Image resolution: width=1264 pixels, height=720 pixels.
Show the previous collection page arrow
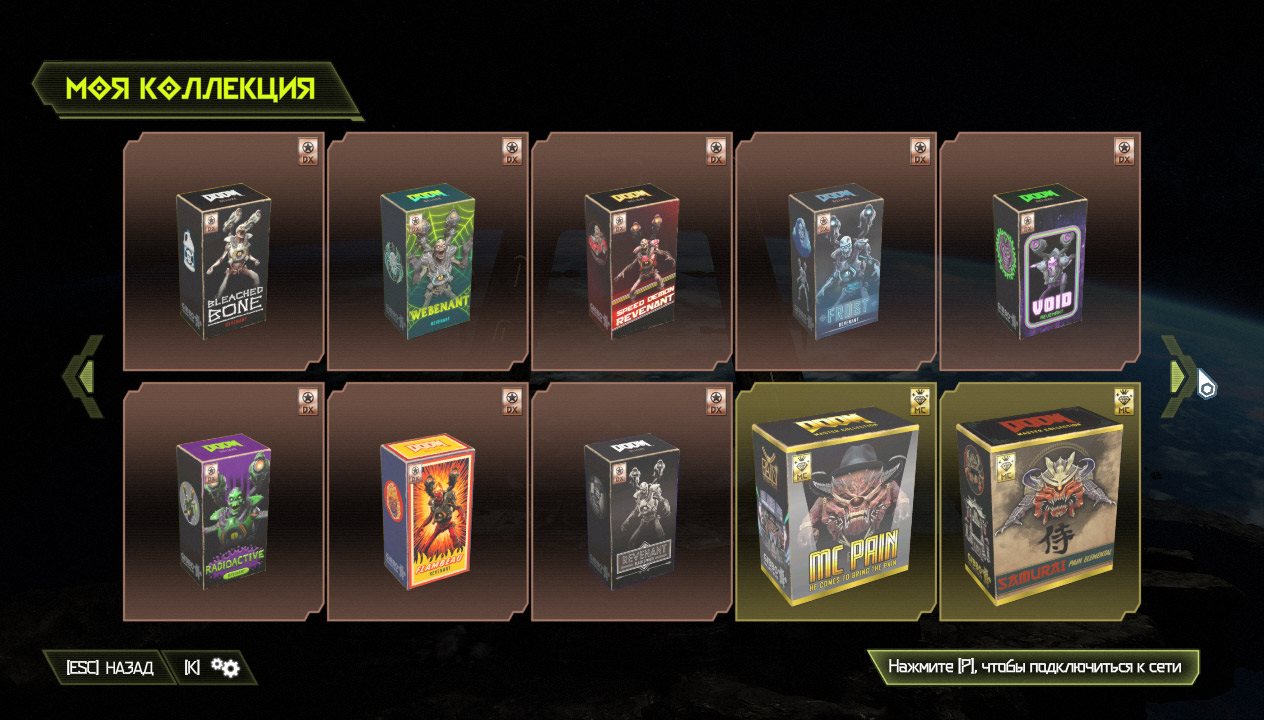85,376
